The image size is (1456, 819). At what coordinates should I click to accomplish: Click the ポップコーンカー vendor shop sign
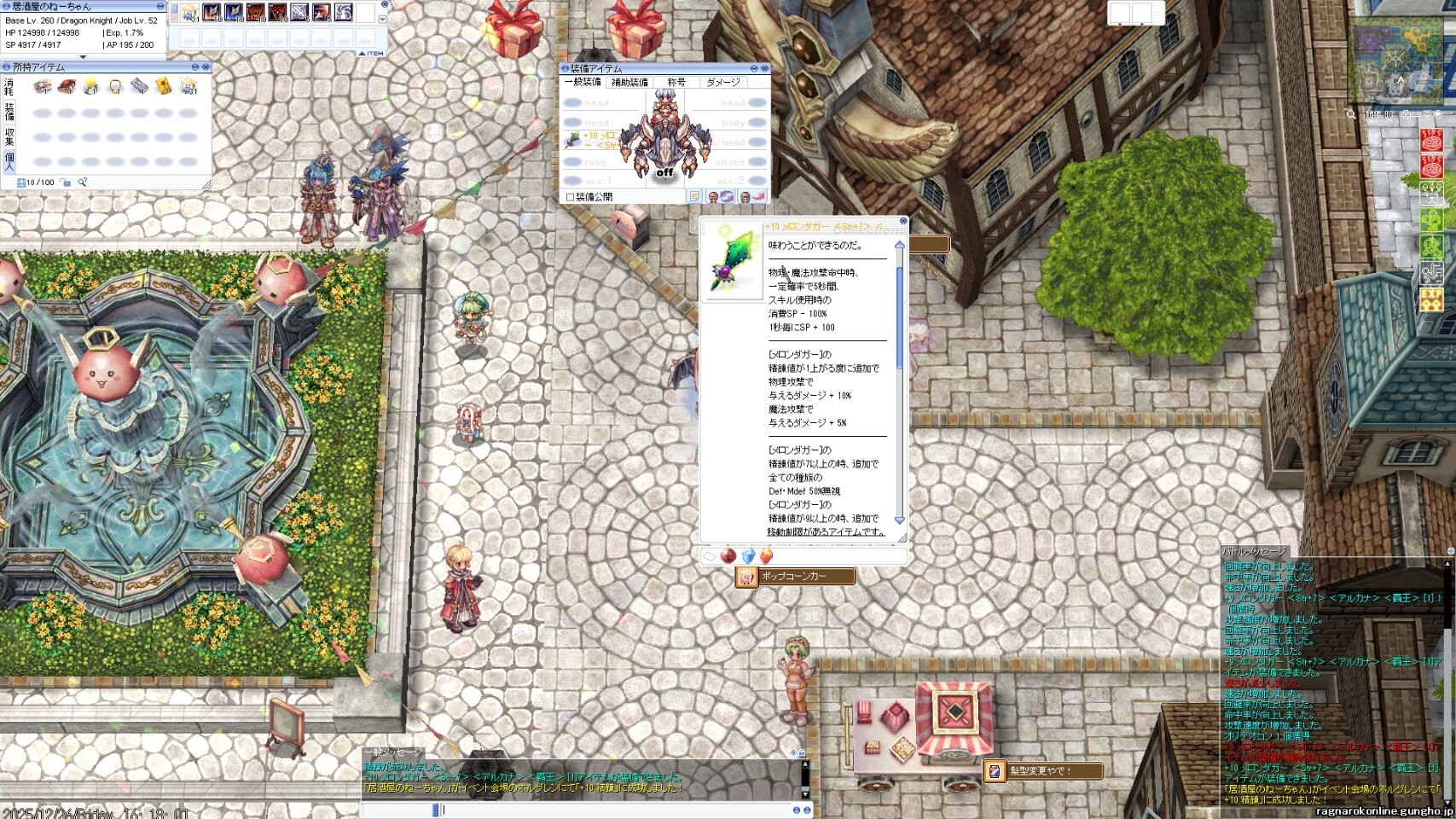795,577
